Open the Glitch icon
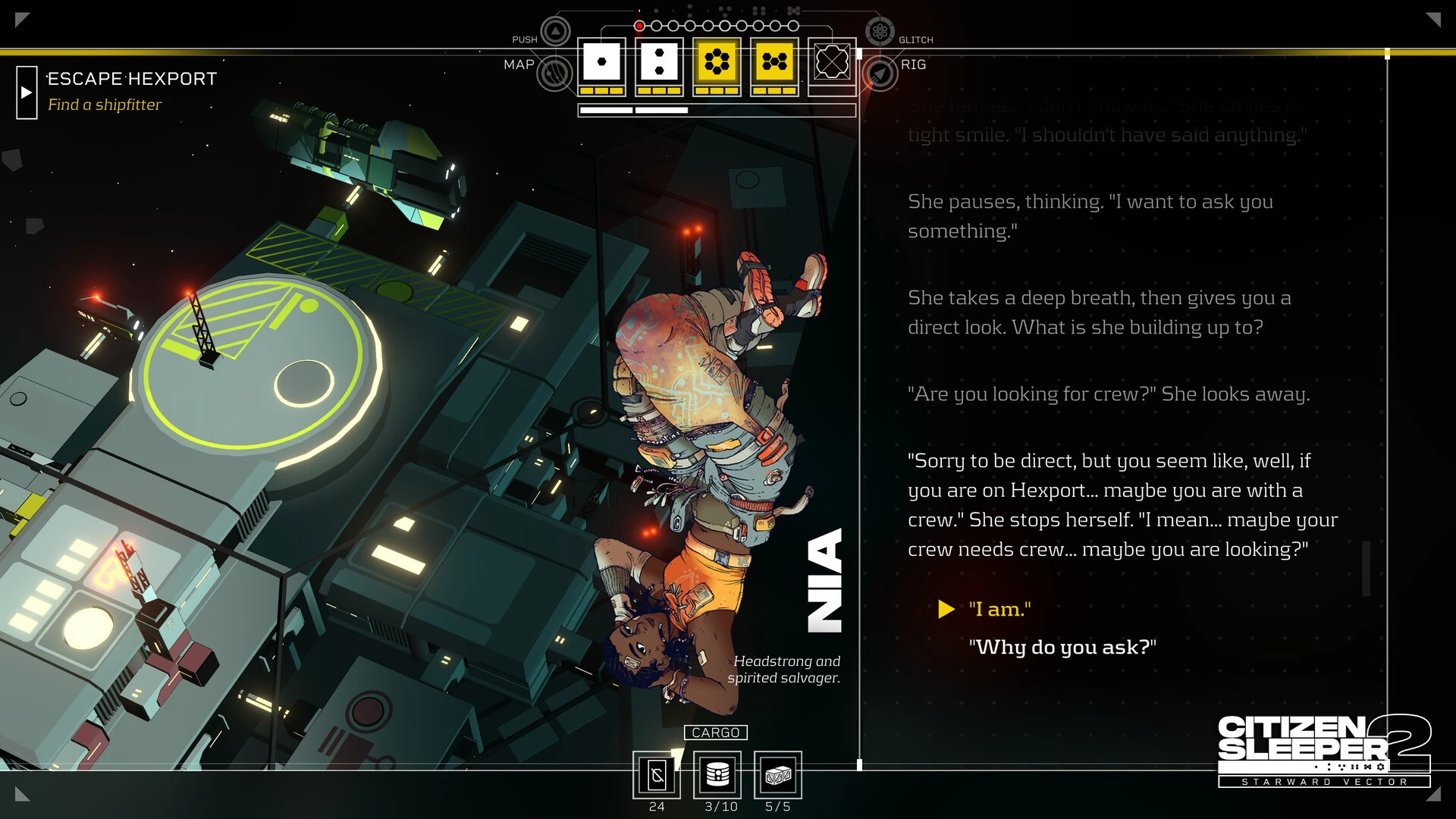Image resolution: width=1456 pixels, height=819 pixels. click(880, 32)
